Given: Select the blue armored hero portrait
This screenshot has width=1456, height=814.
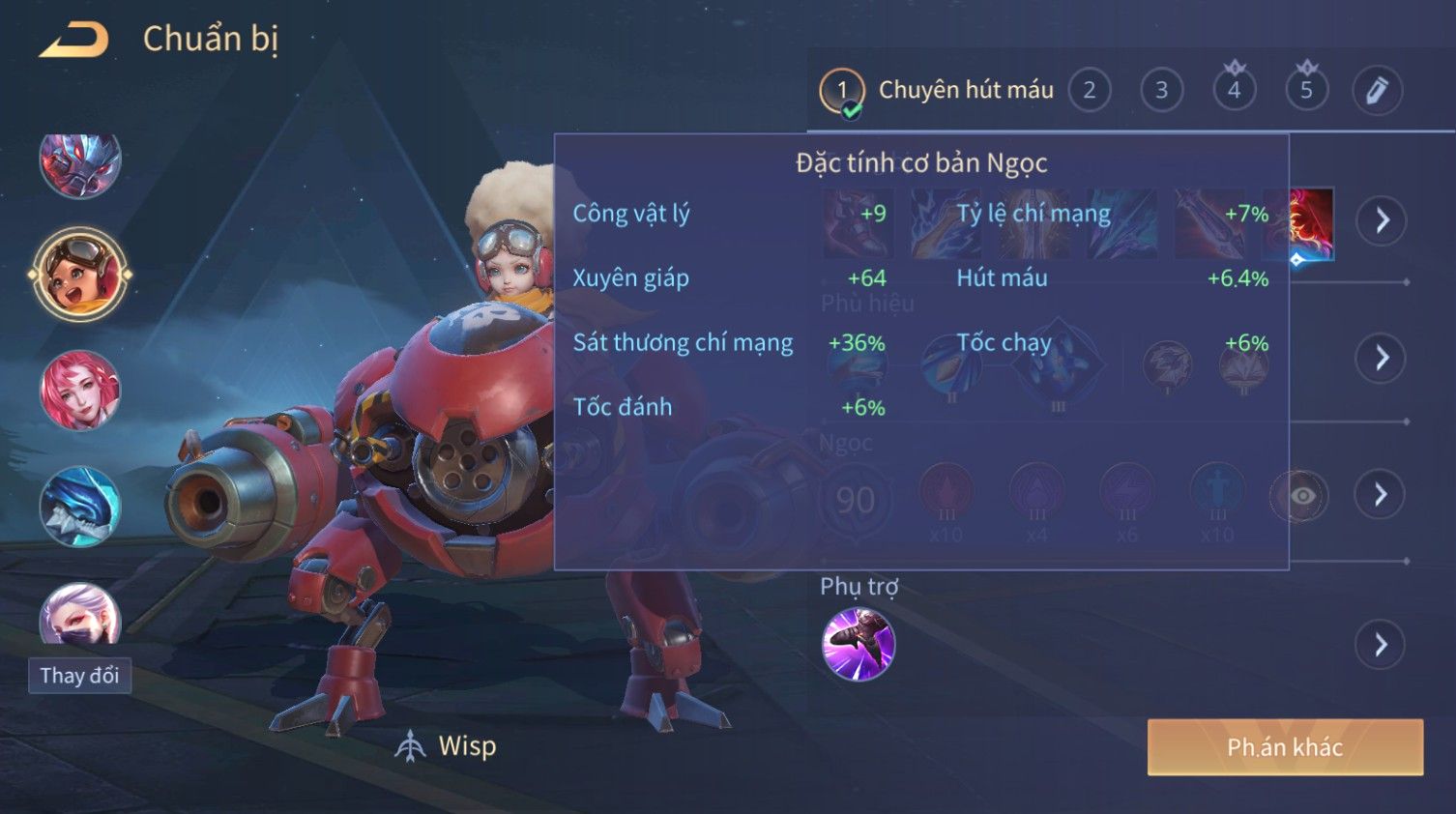Looking at the screenshot, I should coord(80,507).
